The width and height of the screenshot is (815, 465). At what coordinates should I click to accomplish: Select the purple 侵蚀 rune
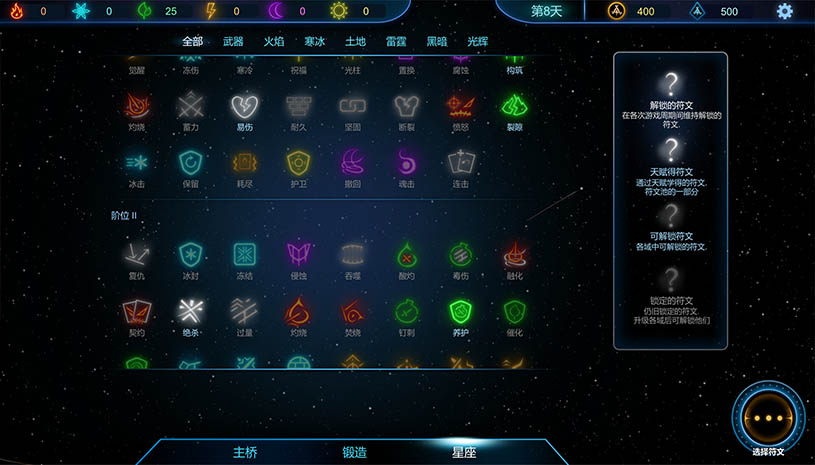click(x=298, y=254)
